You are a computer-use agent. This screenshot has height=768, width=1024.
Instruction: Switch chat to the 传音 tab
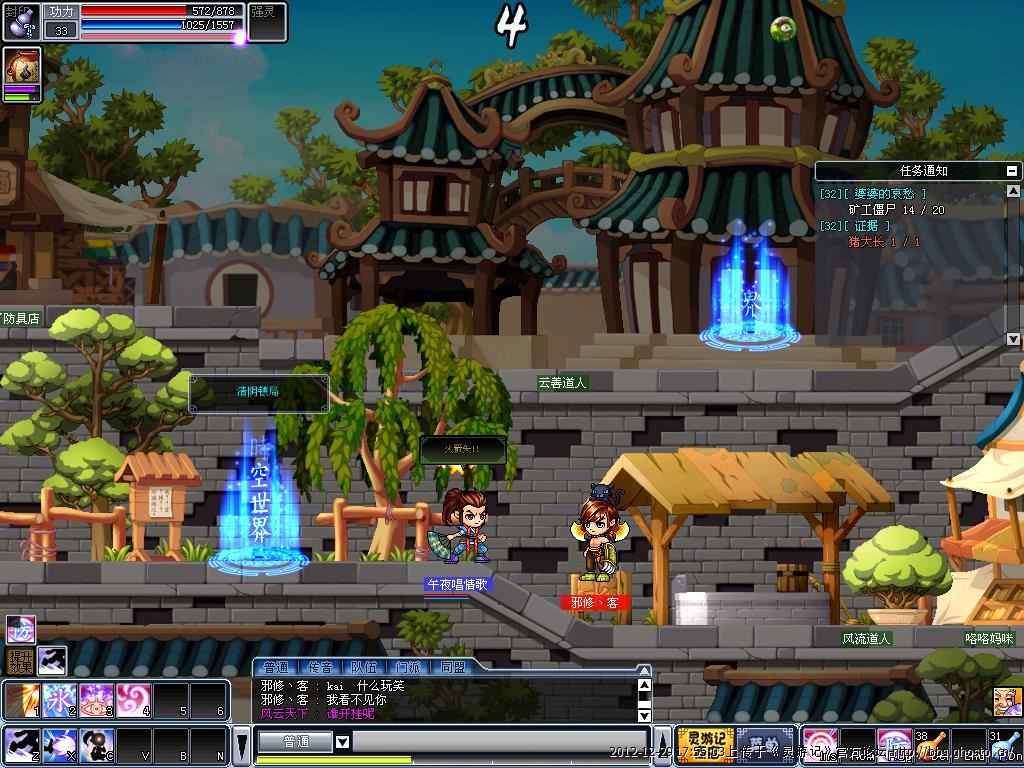[320, 666]
